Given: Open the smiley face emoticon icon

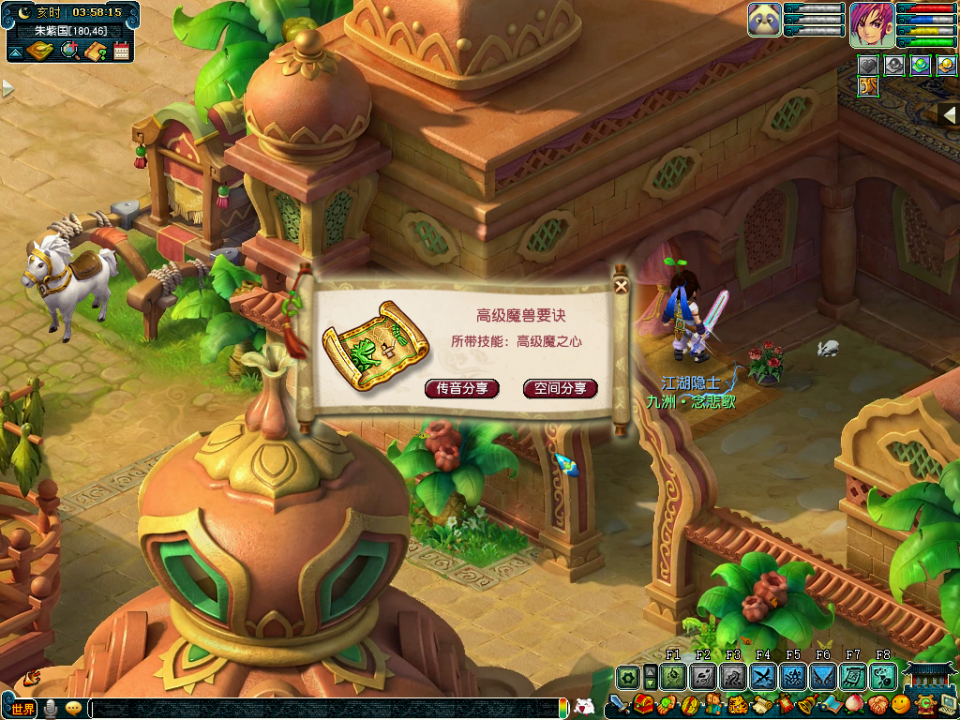Looking at the screenshot, I should [x=901, y=705].
